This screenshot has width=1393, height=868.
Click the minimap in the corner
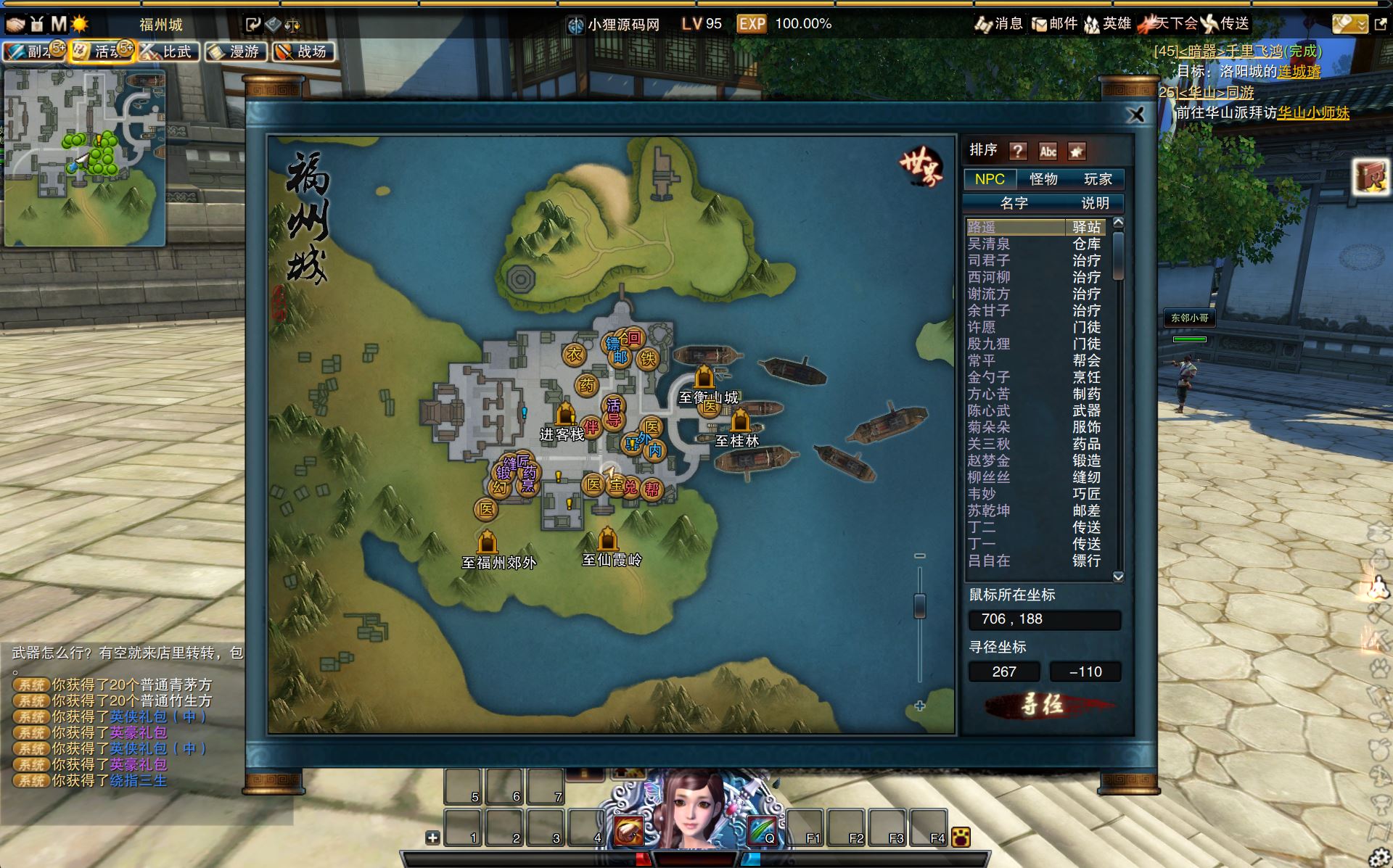point(85,158)
